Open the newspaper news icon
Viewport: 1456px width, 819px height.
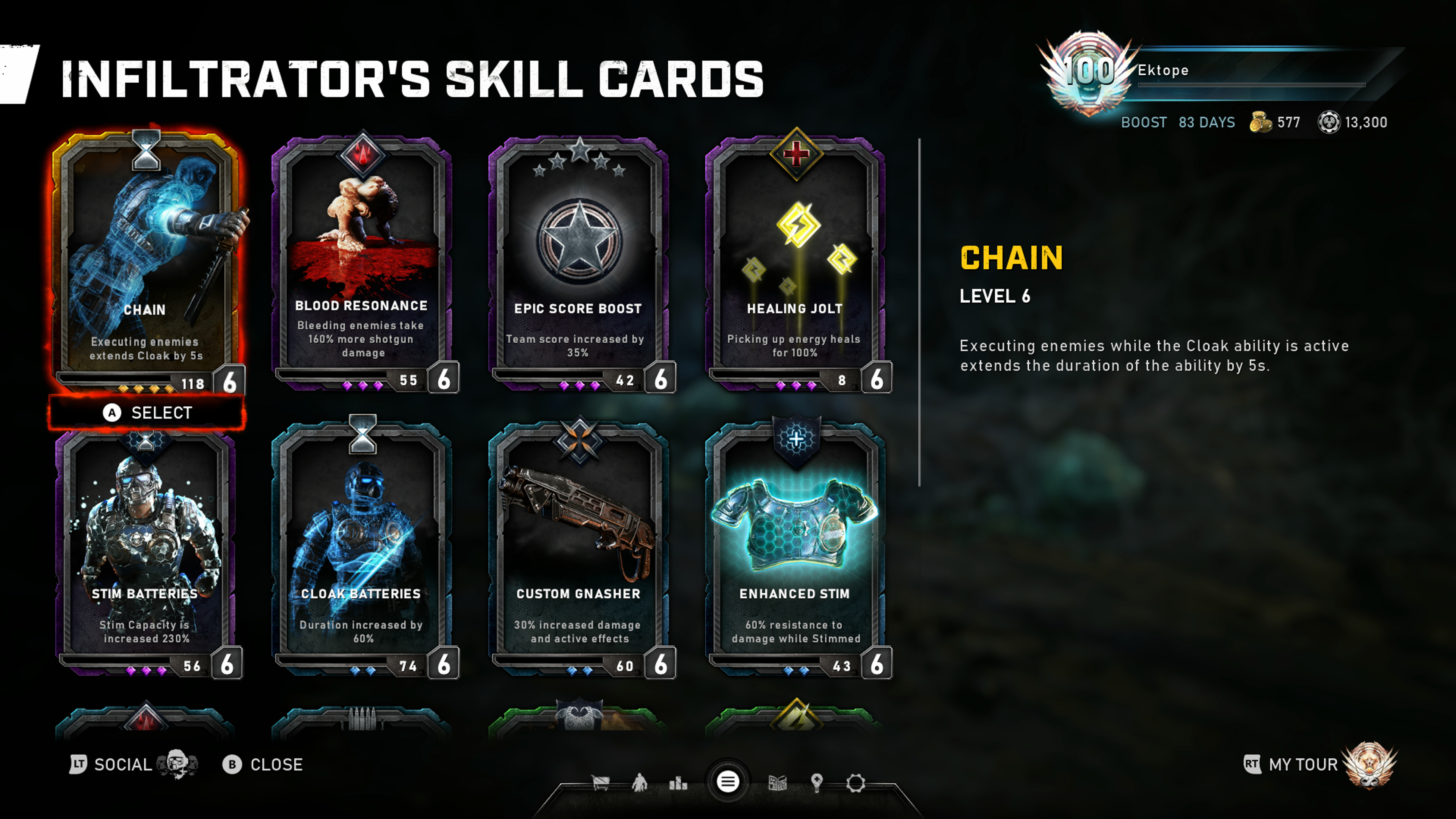pos(778,783)
